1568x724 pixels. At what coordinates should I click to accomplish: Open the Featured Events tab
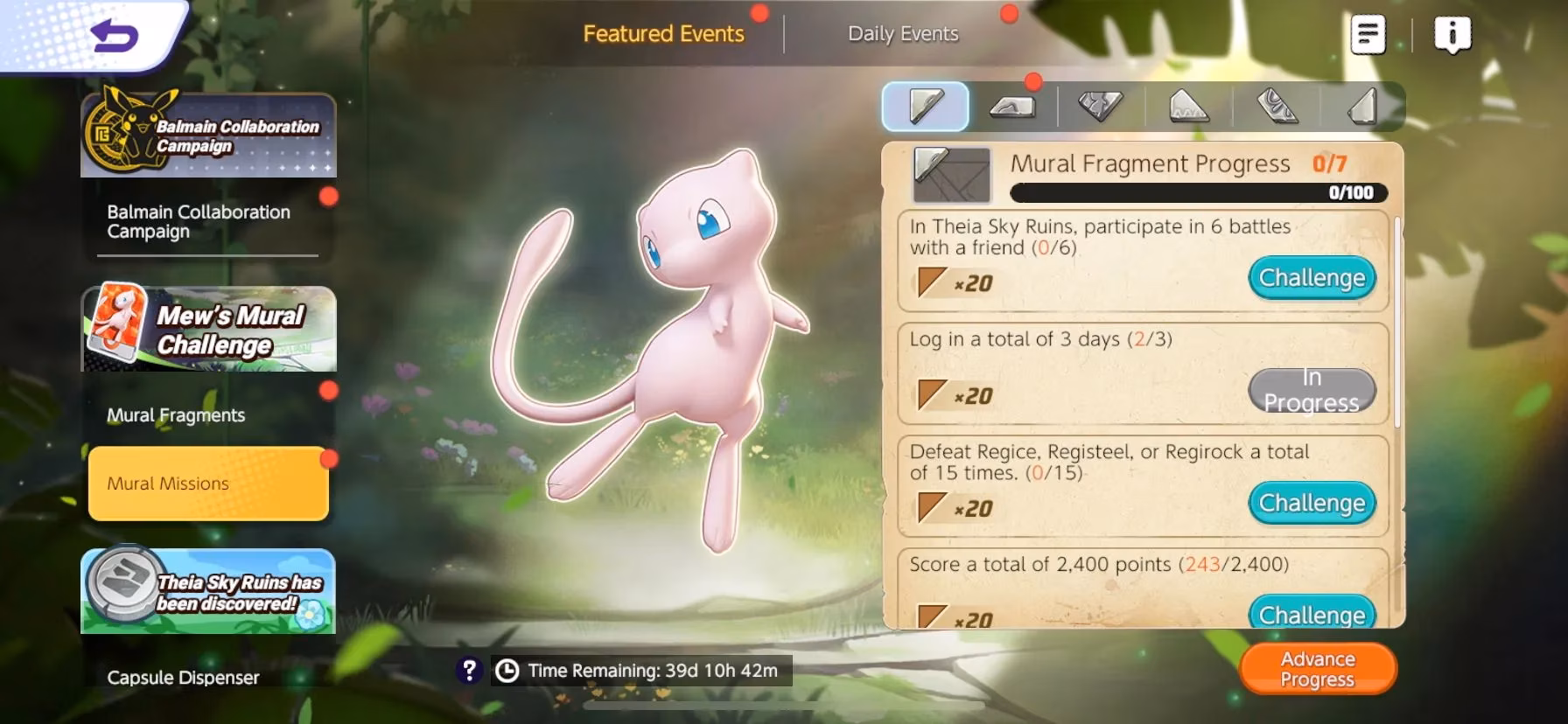pos(665,33)
